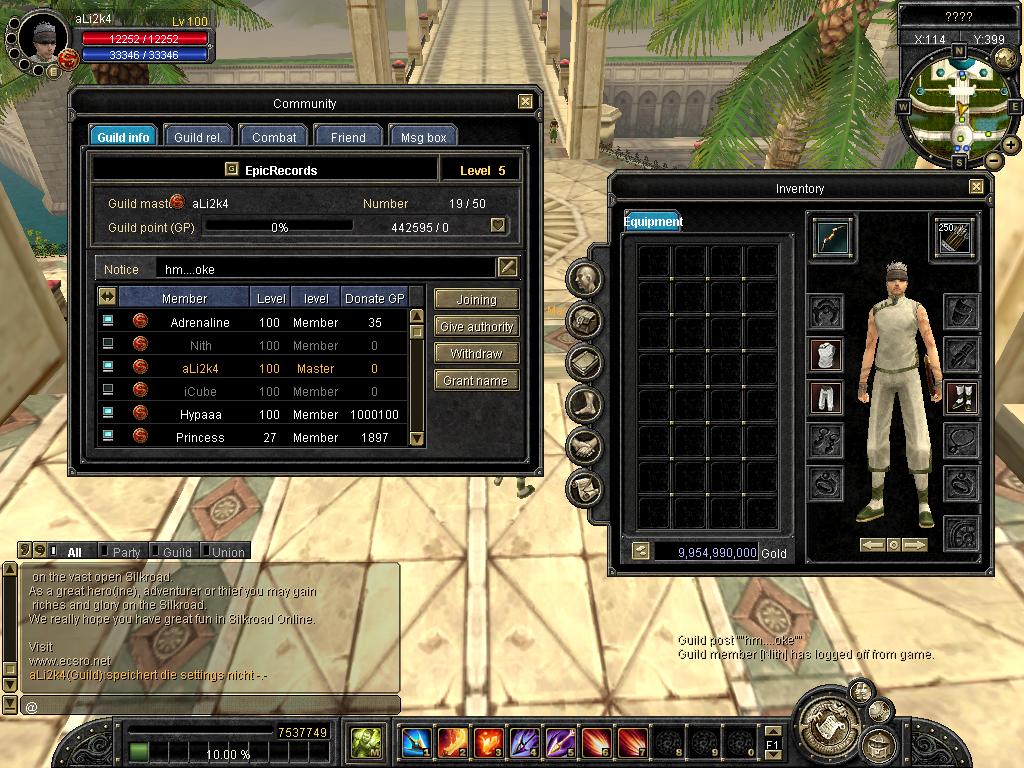Zoom out the minimap with minus button

(x=993, y=160)
